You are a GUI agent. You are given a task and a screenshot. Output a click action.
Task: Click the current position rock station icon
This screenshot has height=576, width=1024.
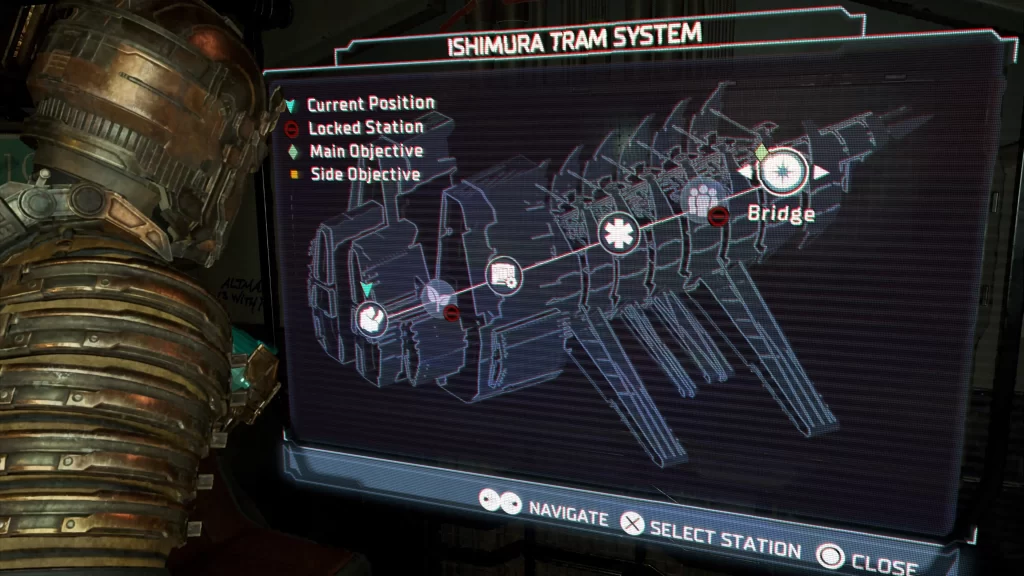(371, 319)
